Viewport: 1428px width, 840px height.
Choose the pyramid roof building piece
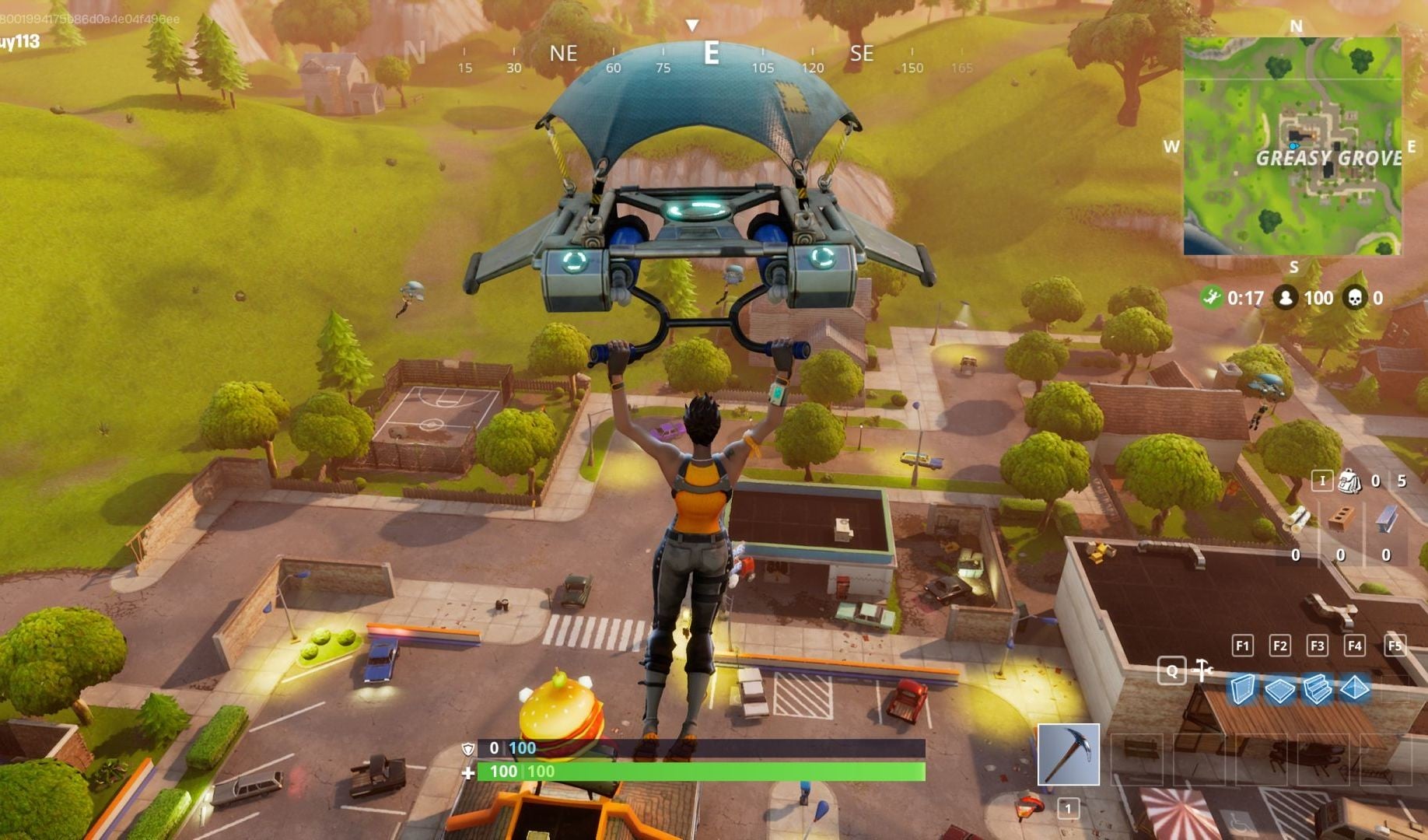point(1355,688)
